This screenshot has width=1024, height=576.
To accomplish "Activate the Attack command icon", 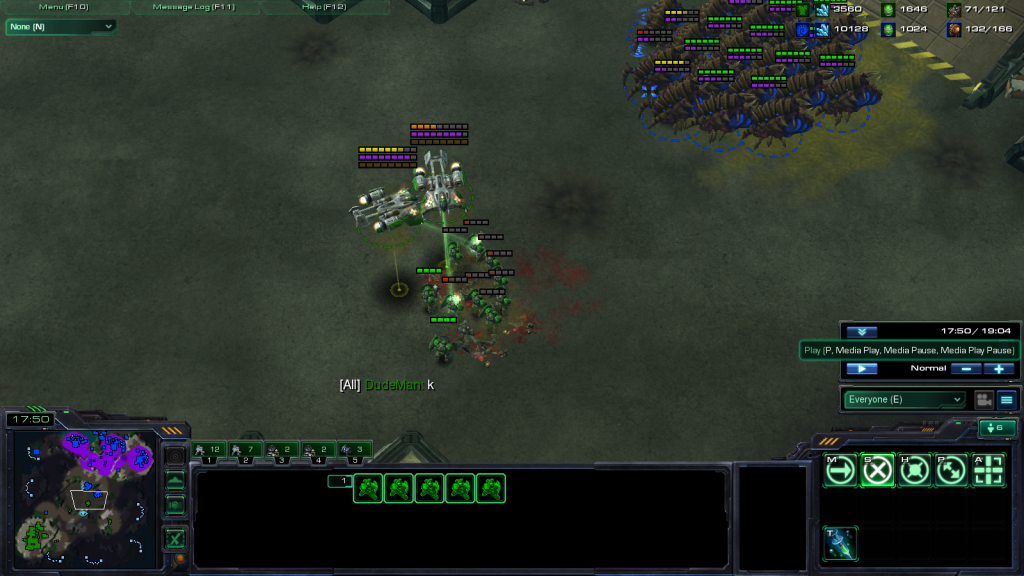I will tap(988, 469).
